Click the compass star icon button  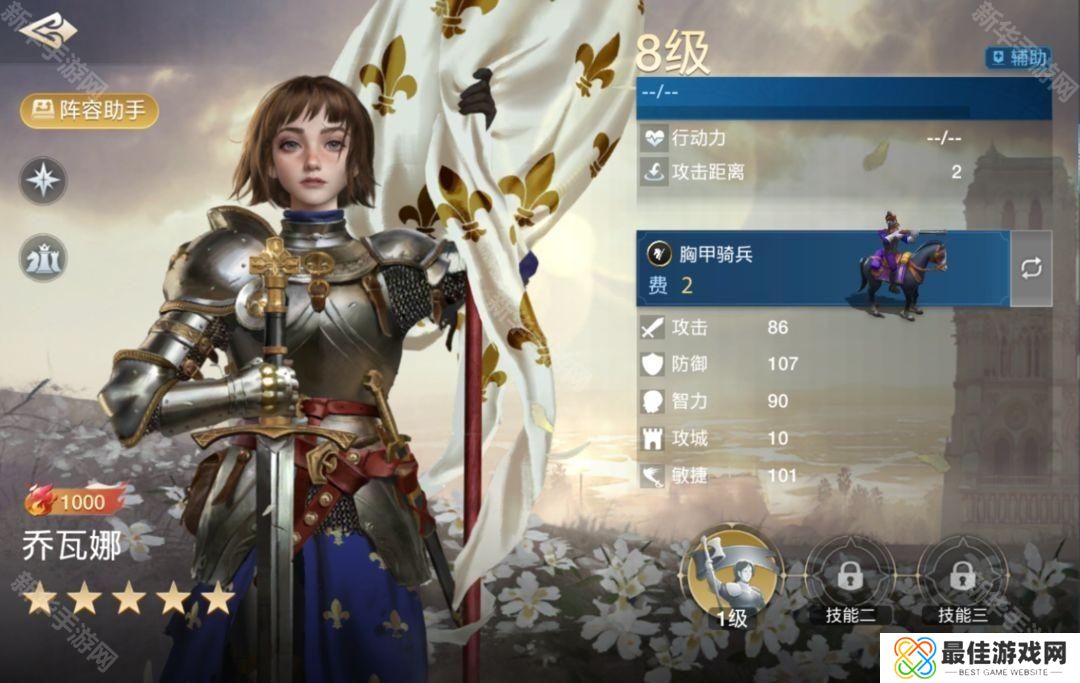44,181
